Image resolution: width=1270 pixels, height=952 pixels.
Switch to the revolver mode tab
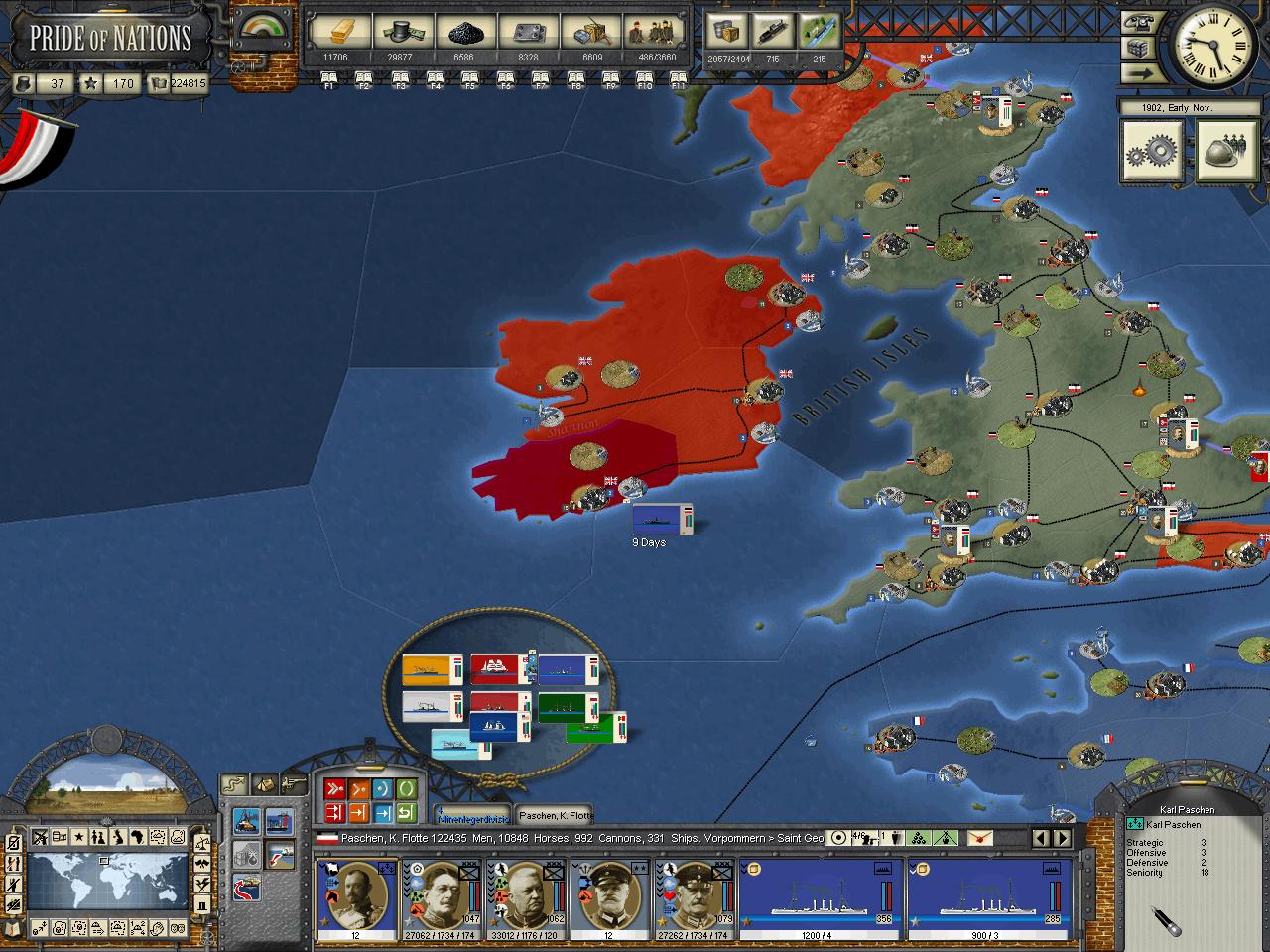click(293, 783)
